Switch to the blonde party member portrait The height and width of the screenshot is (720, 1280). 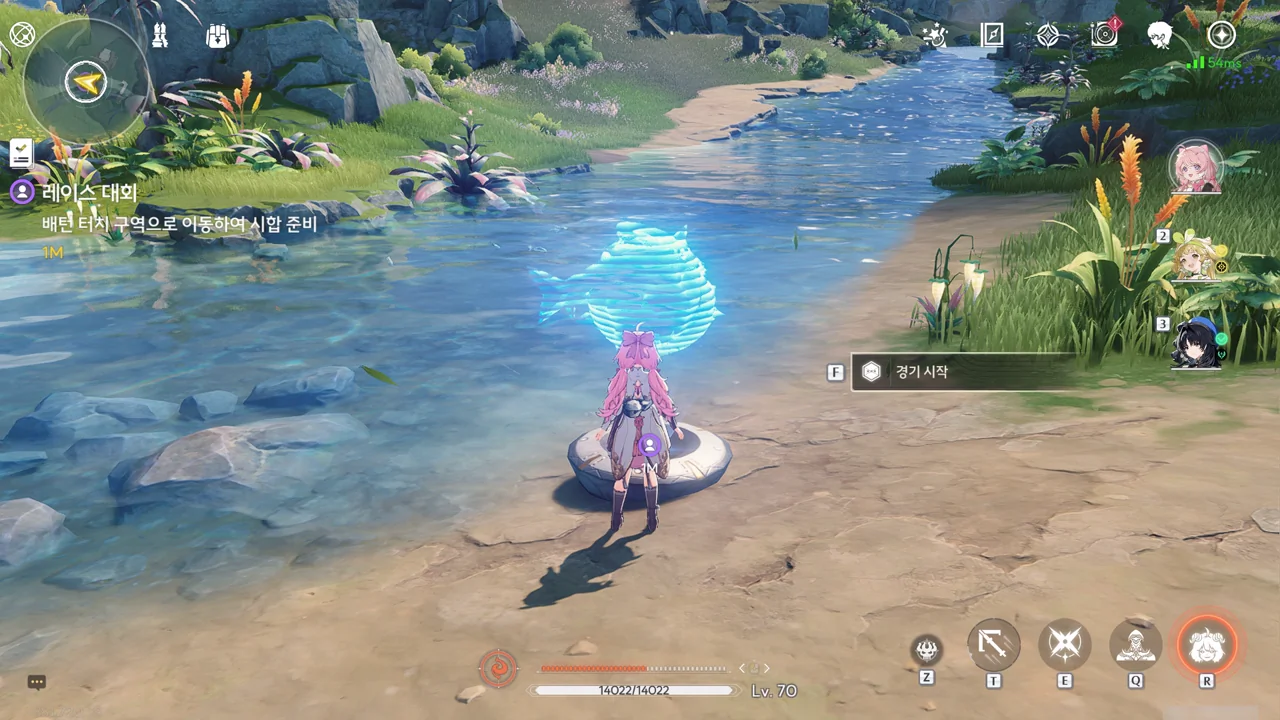click(1196, 258)
